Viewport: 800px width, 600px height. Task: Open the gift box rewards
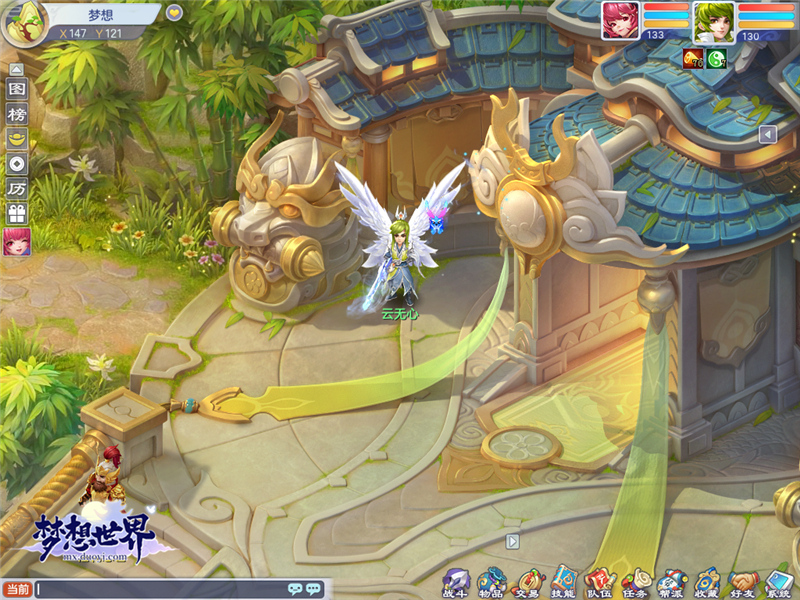[16, 214]
